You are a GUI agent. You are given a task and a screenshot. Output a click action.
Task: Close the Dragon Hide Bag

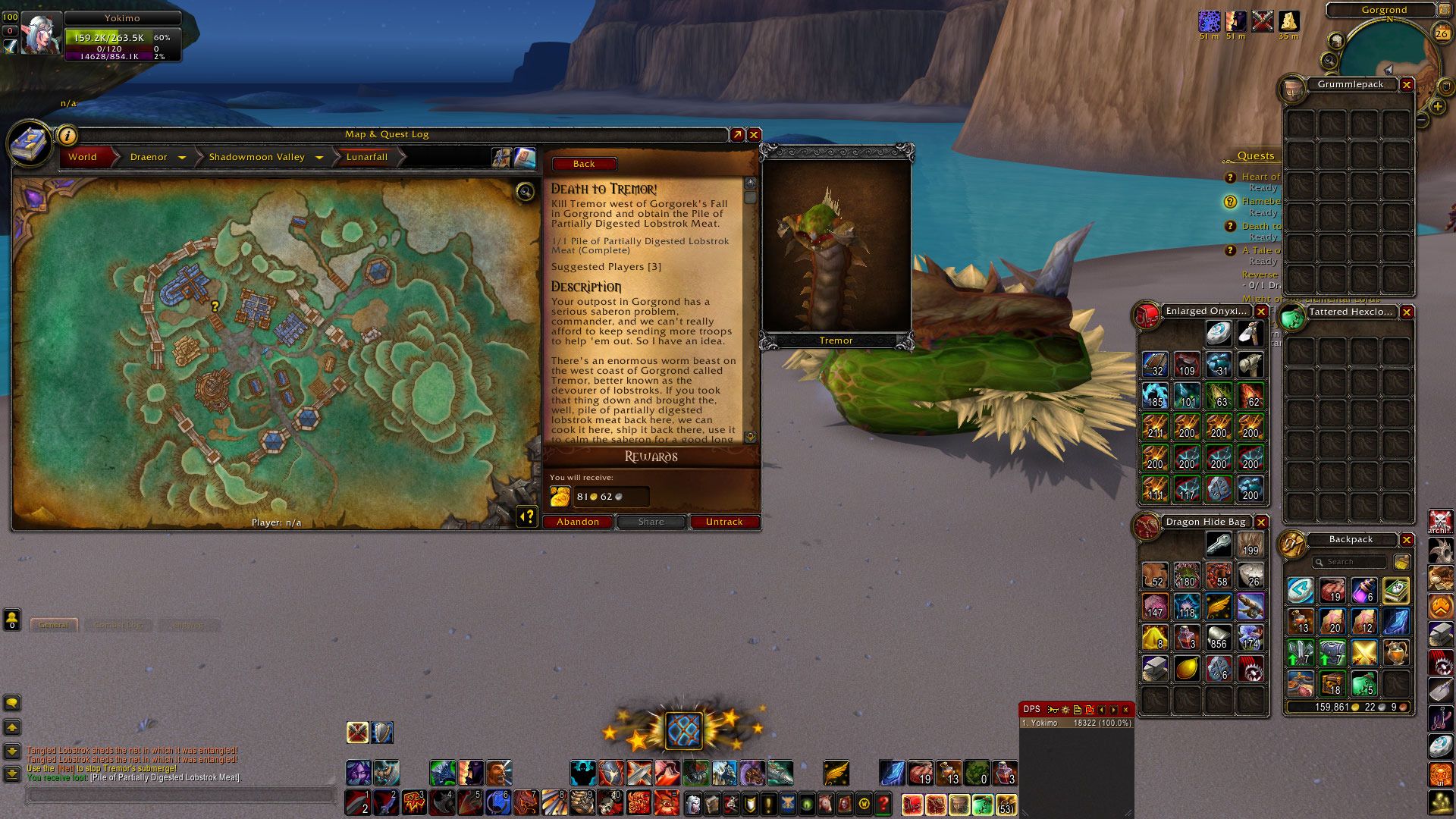point(1261,522)
